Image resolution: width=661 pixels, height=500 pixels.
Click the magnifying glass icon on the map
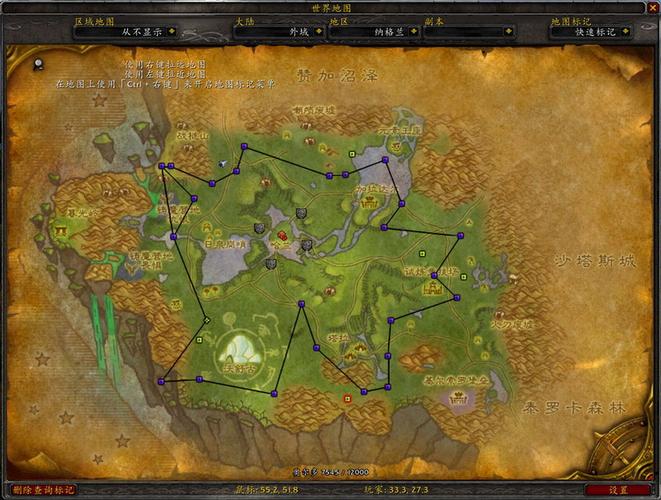(37, 65)
